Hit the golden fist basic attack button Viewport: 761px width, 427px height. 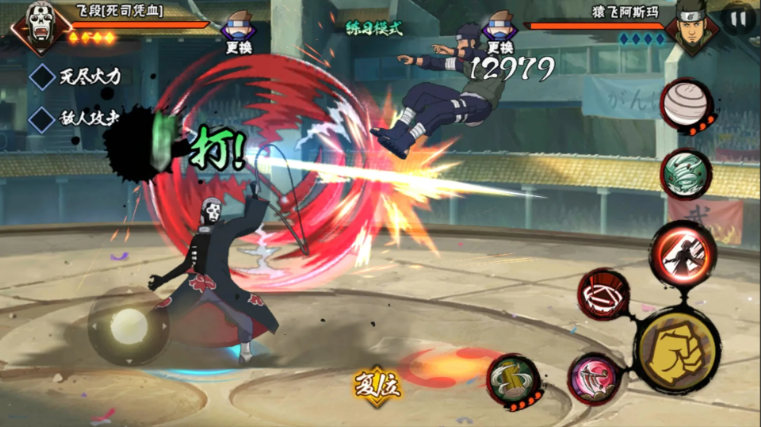click(x=676, y=345)
